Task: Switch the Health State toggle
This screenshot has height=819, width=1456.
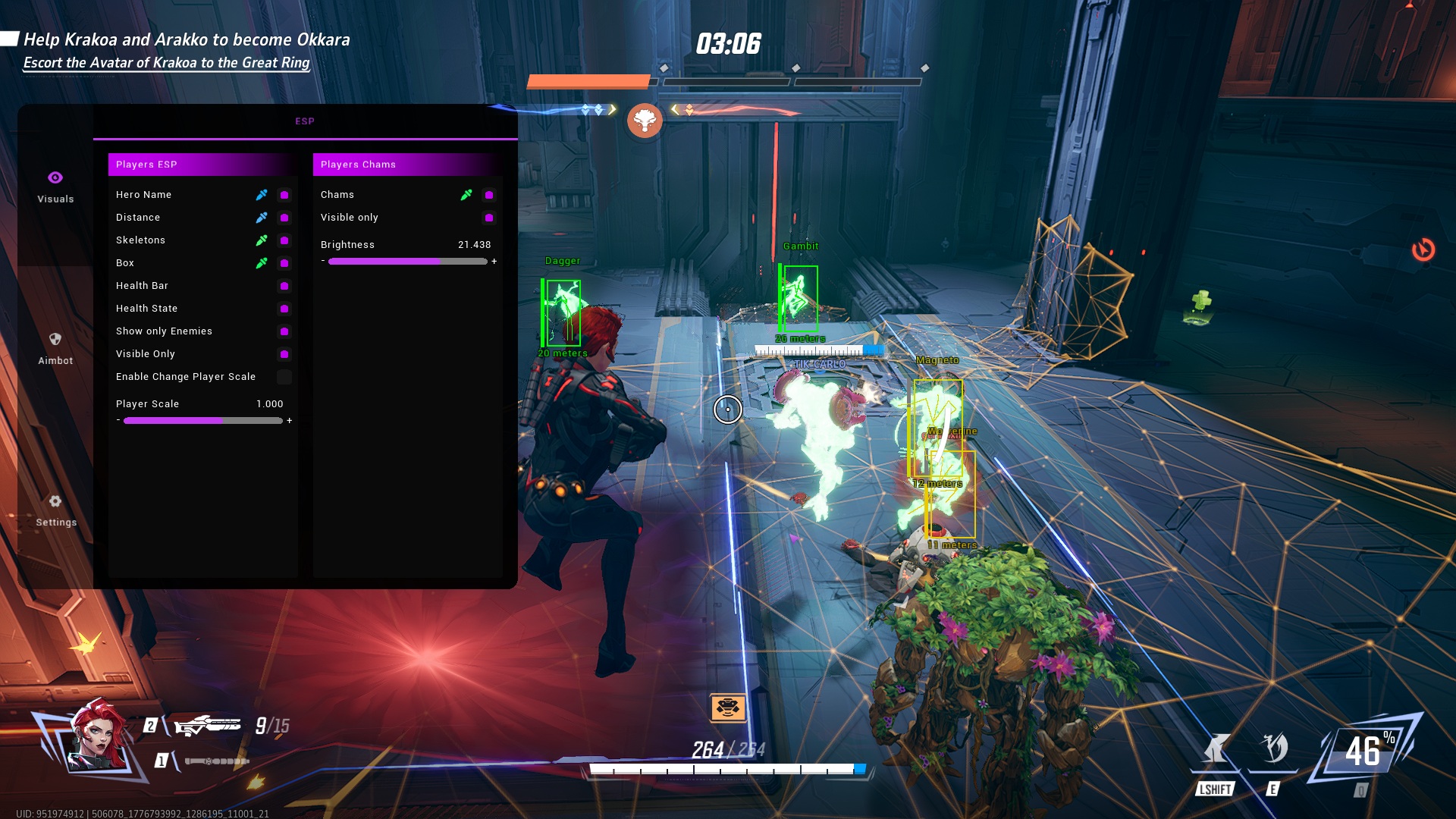Action: click(x=284, y=309)
